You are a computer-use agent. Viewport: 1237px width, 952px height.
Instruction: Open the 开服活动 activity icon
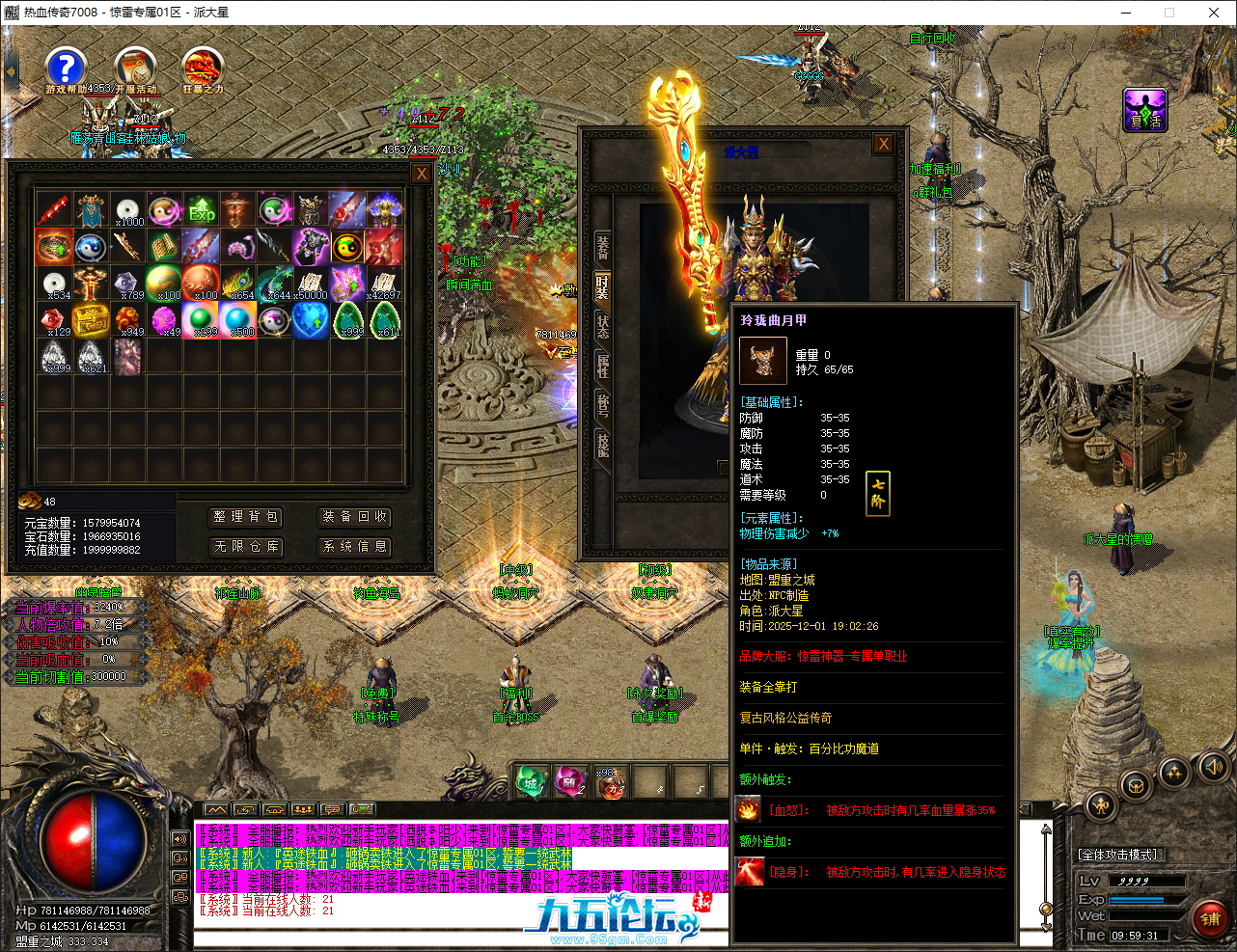point(135,68)
